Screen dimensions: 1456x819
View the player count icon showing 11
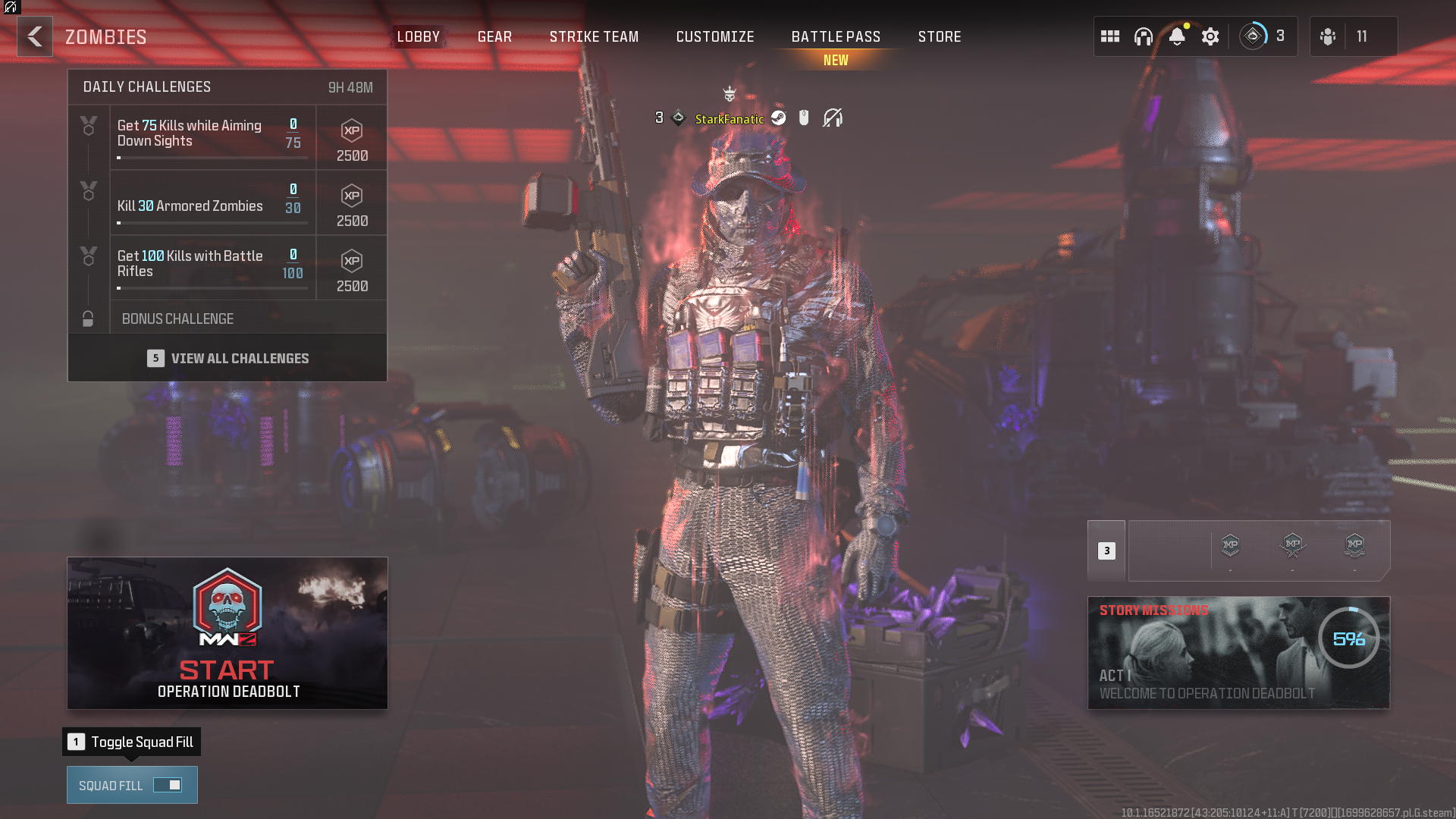(1329, 36)
